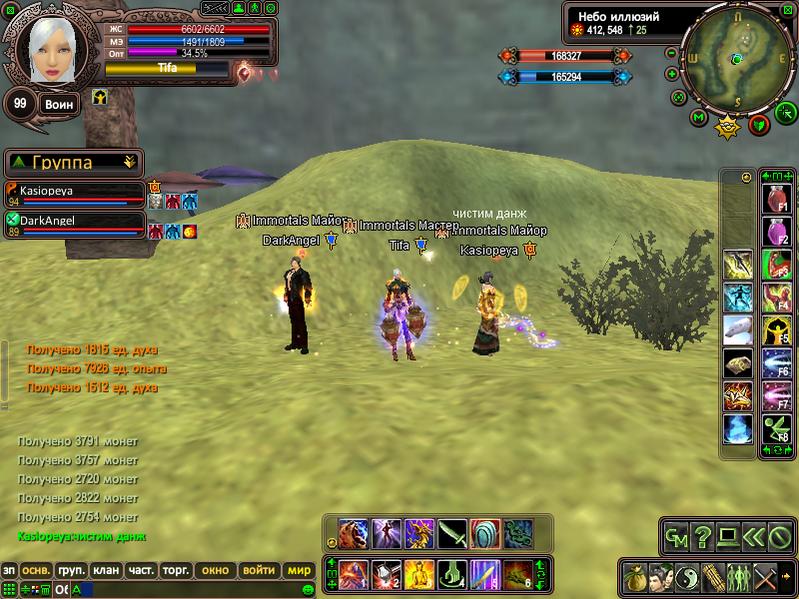Open the world map with the M button
Viewport: 799px width, 599px height.
[698, 118]
